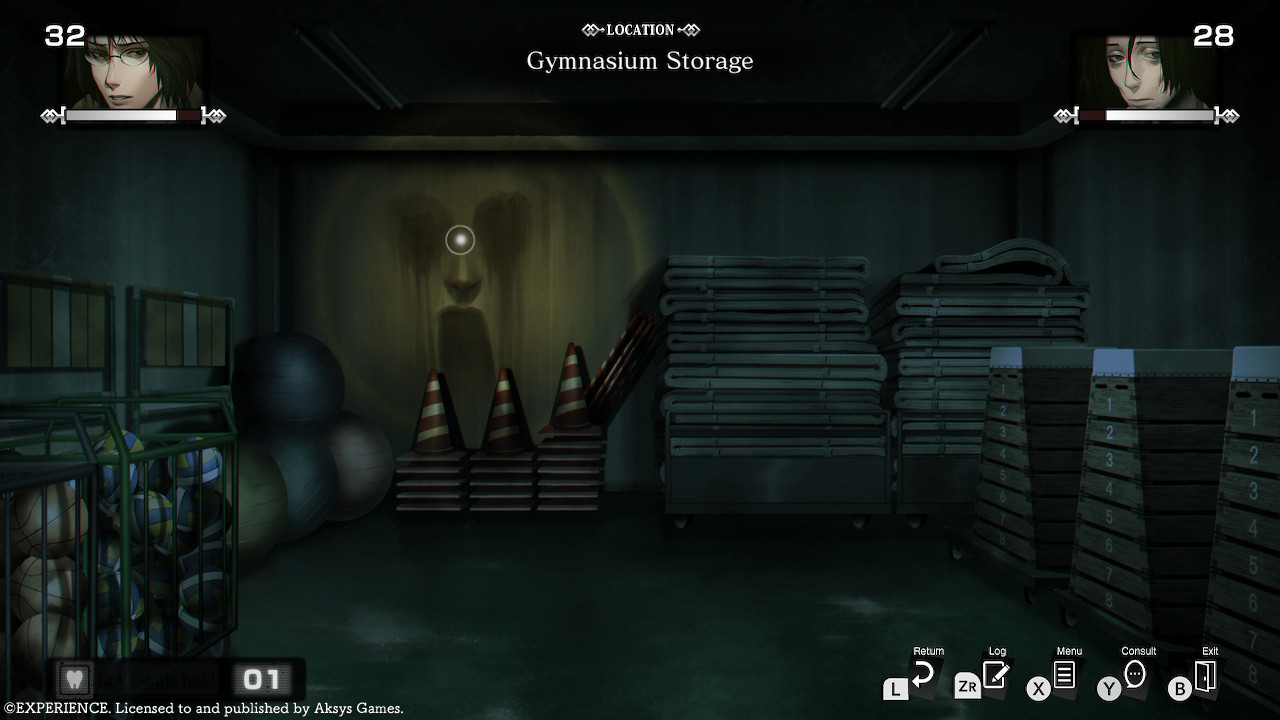The width and height of the screenshot is (1280, 720).
Task: Leave via the Exit door icon
Action: coord(1205,676)
